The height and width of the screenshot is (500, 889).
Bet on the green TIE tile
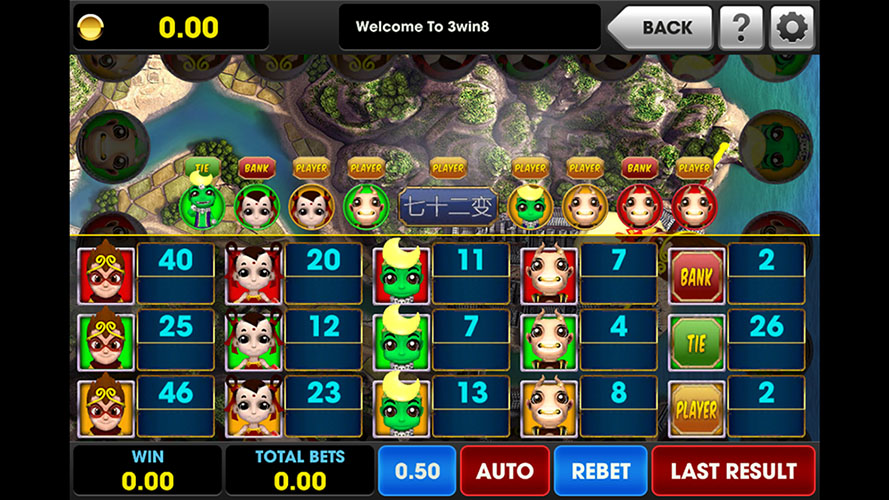696,342
